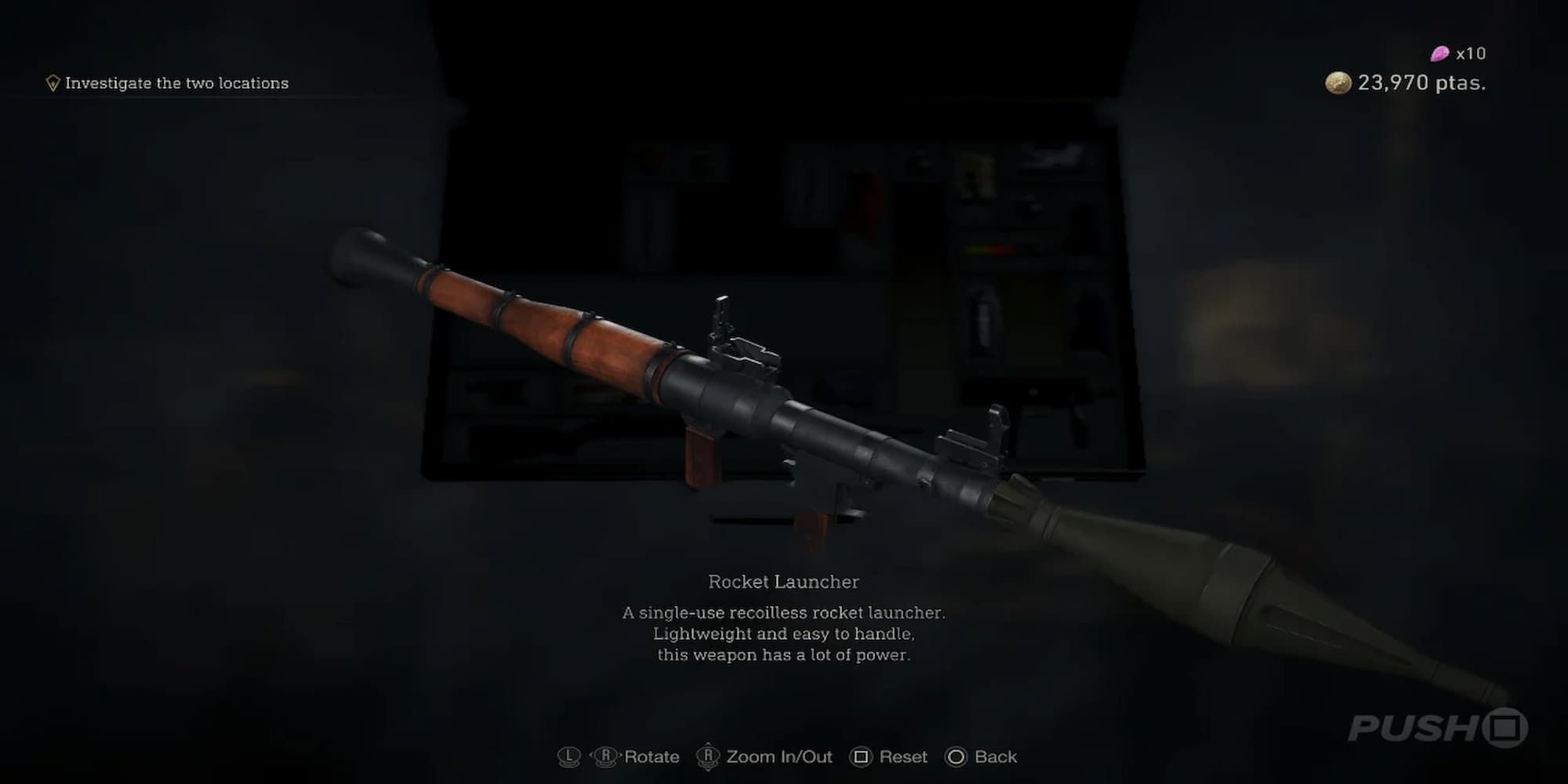
Task: Select the R stick Zoom In/Out icon
Action: [708, 757]
